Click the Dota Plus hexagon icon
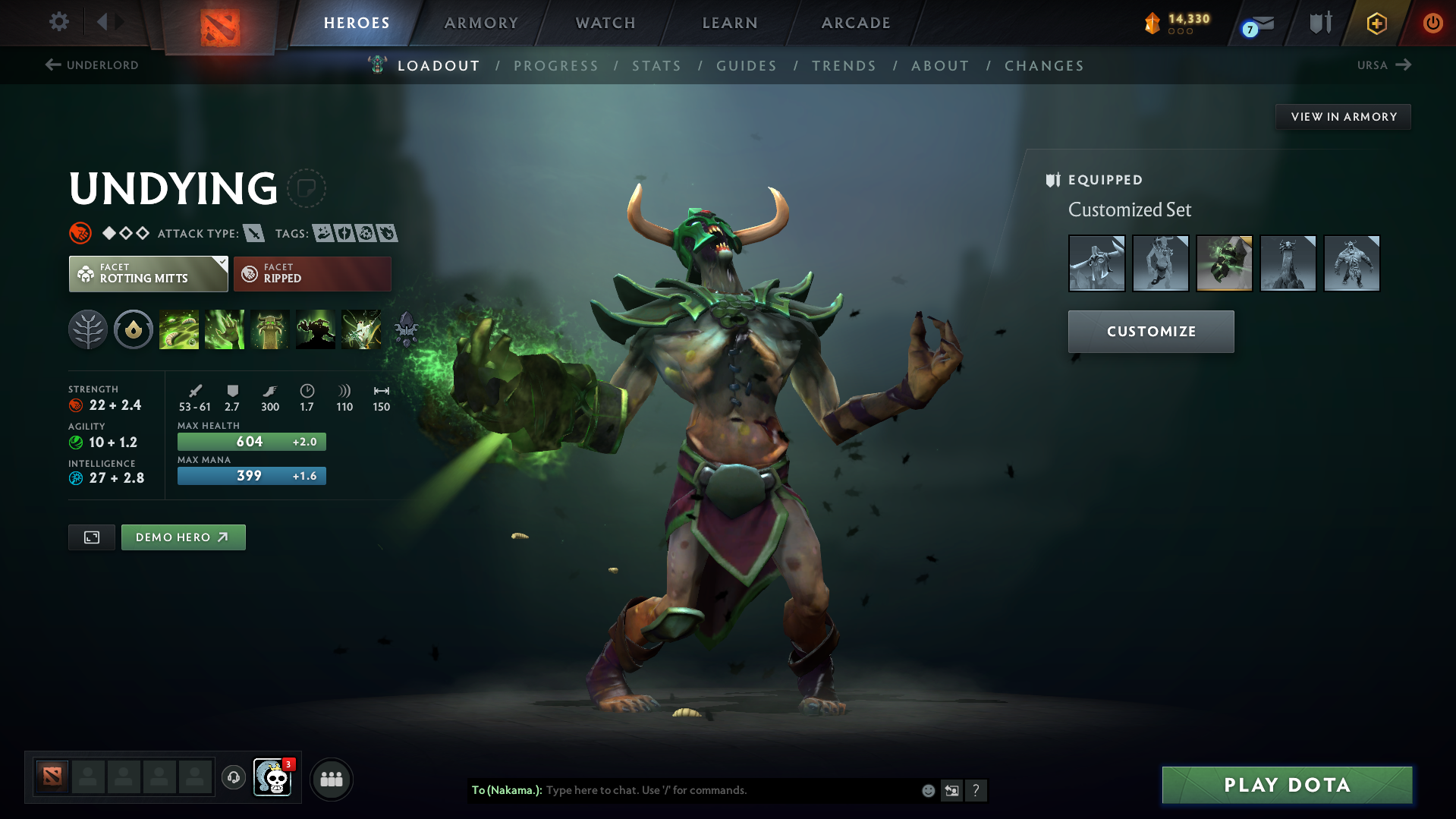The width and height of the screenshot is (1456, 819). [1376, 23]
